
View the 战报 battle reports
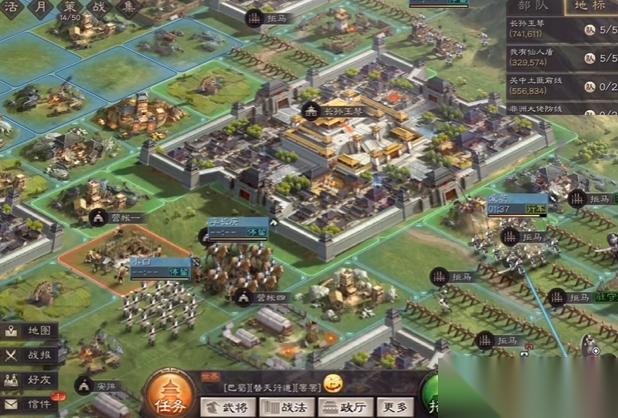tap(29, 354)
